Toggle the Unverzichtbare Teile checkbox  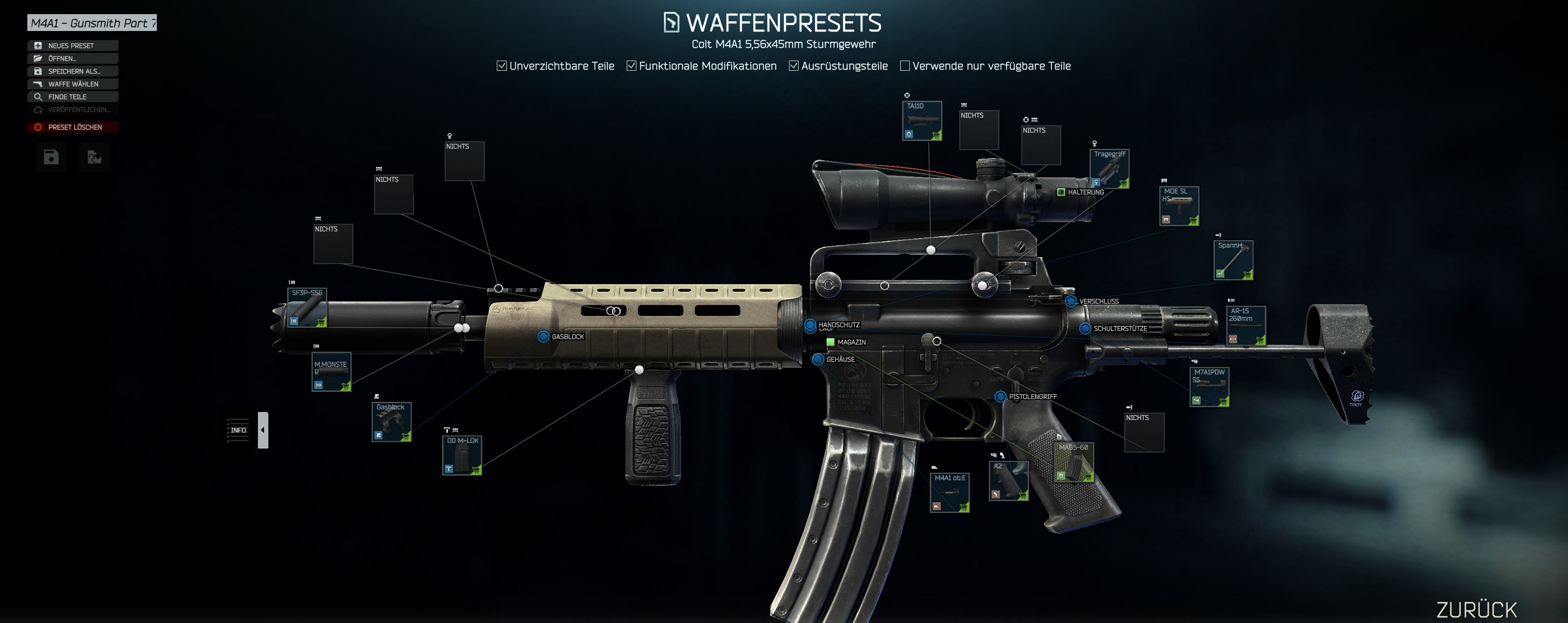[x=501, y=66]
